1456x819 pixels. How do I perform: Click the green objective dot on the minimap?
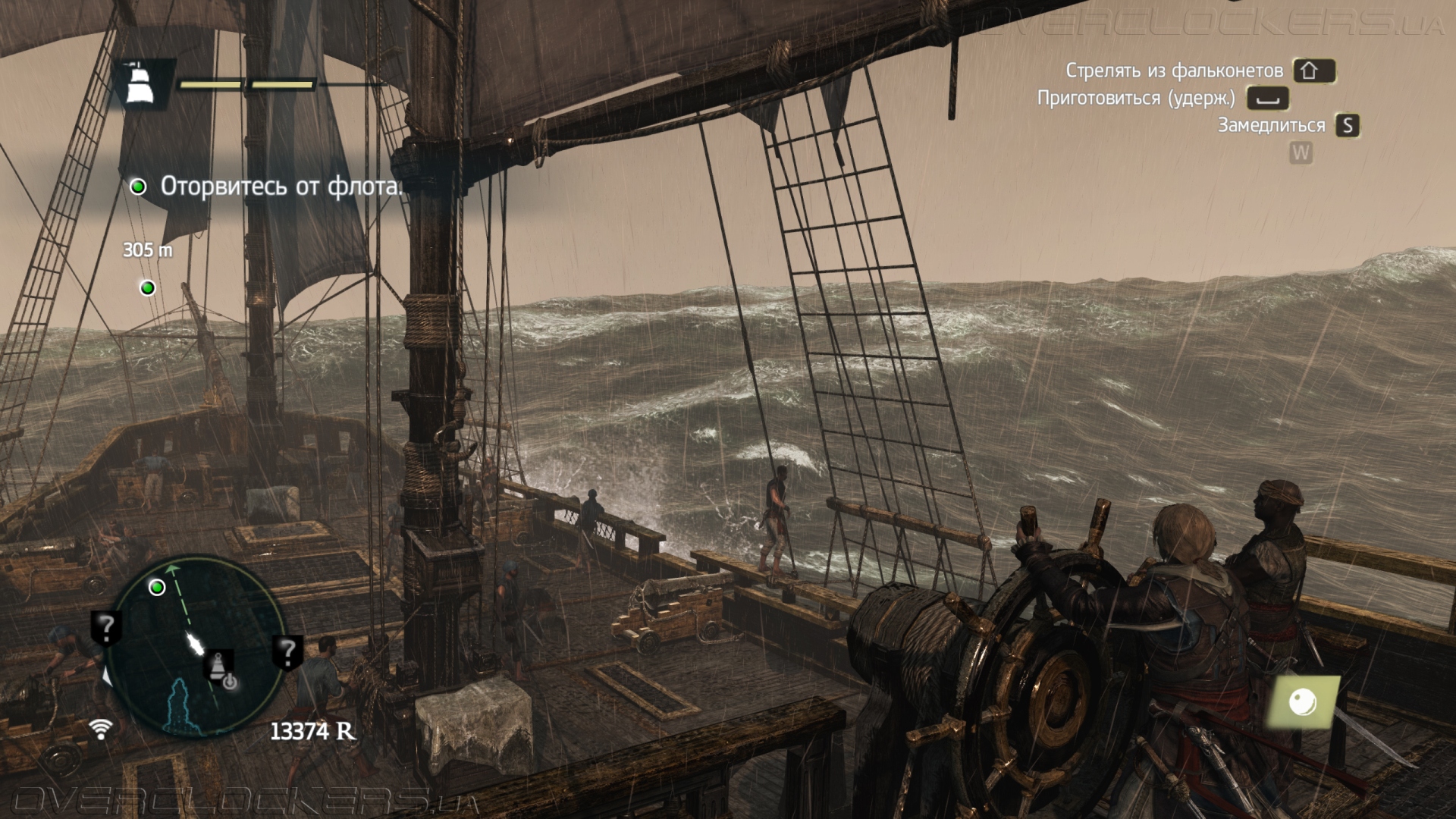[x=157, y=587]
